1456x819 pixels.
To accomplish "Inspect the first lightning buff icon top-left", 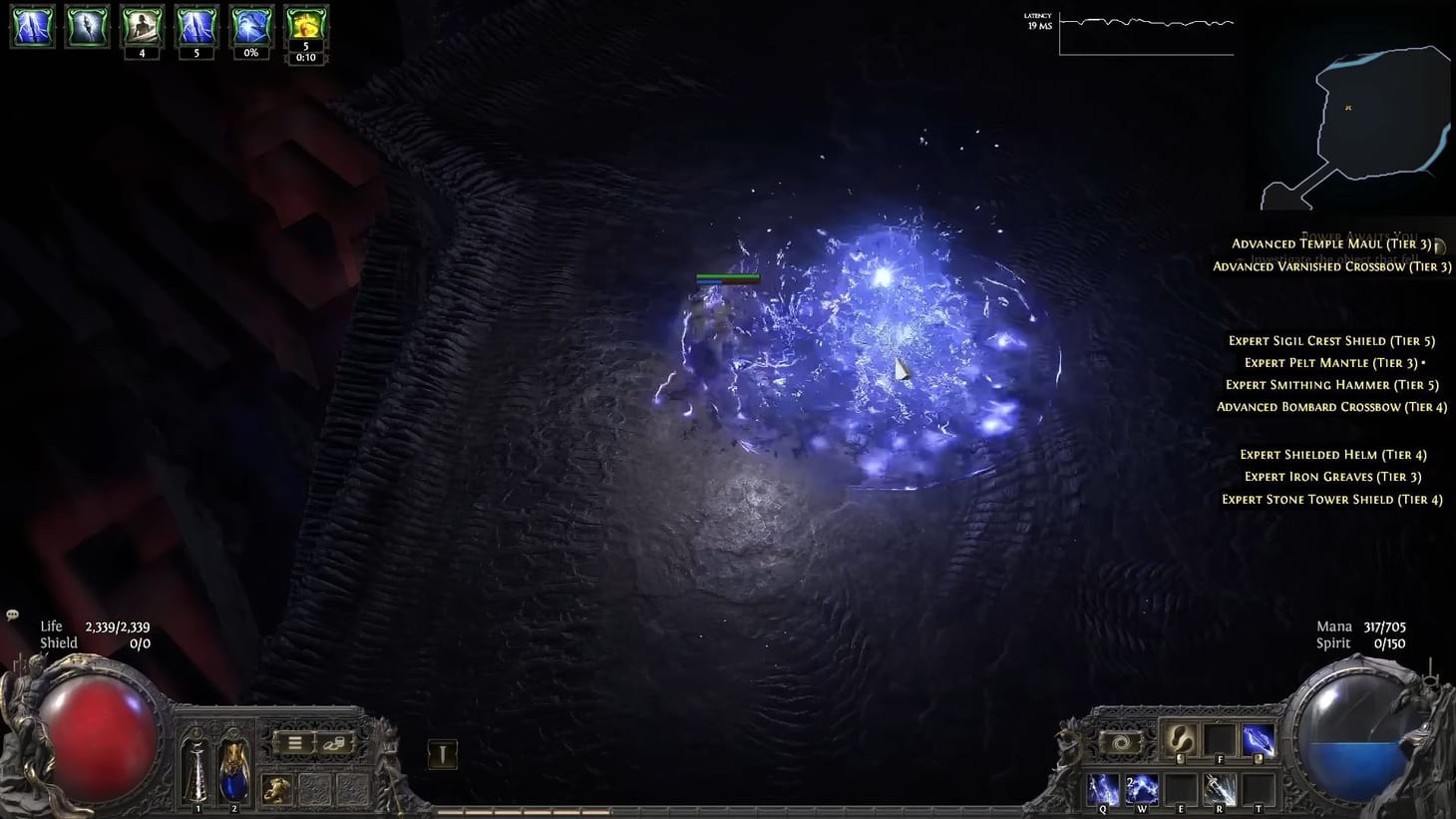I will pos(33,25).
